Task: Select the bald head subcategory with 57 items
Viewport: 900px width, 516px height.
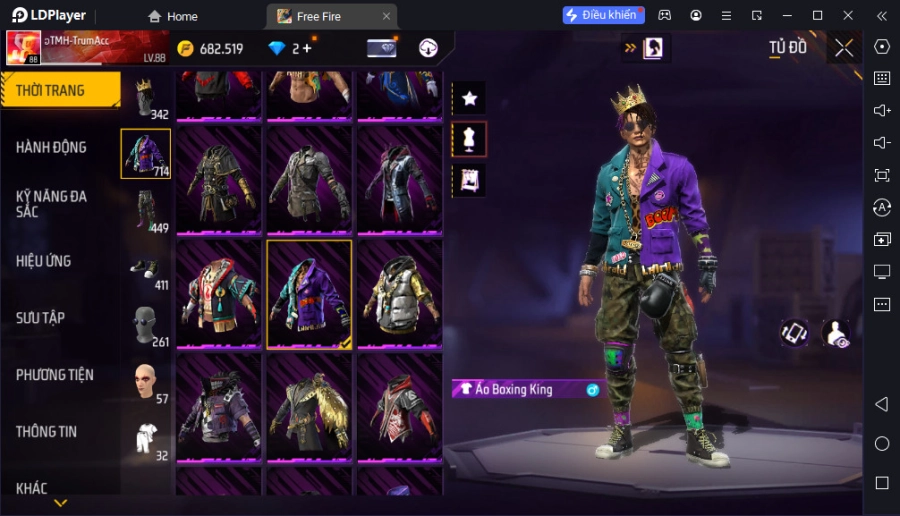Action: (x=146, y=381)
